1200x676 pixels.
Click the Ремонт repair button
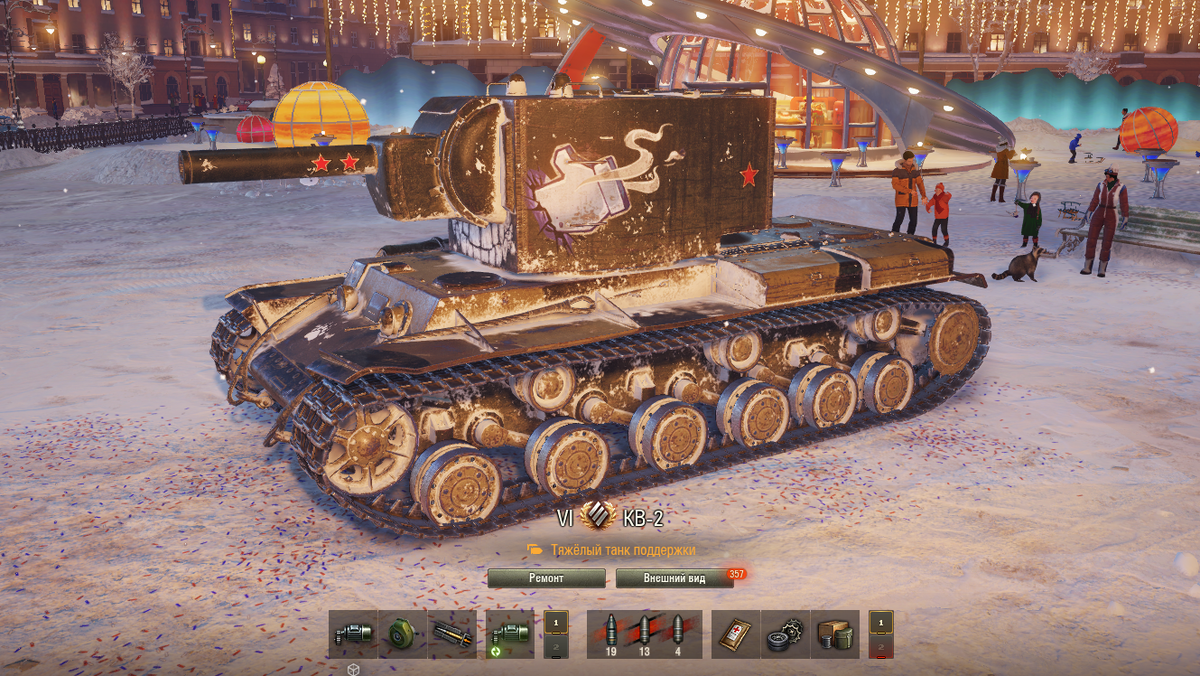click(x=546, y=578)
